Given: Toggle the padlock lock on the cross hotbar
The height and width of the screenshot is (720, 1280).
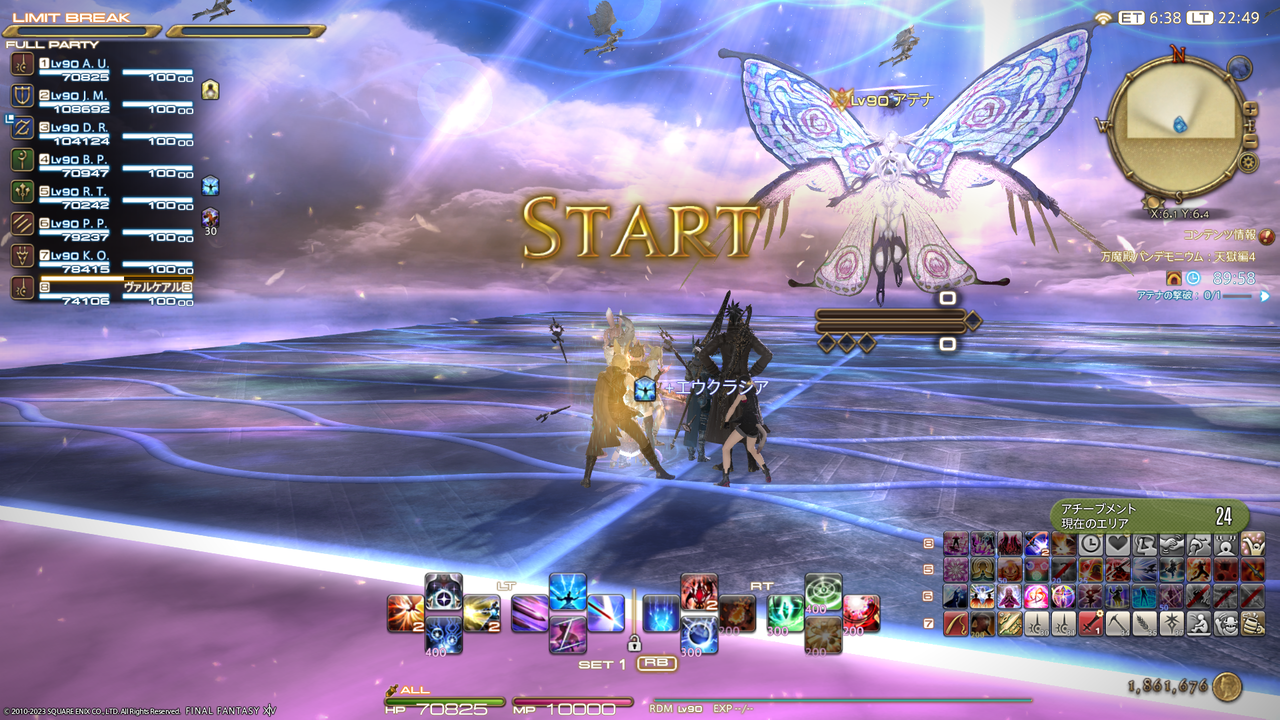Looking at the screenshot, I should (x=635, y=644).
